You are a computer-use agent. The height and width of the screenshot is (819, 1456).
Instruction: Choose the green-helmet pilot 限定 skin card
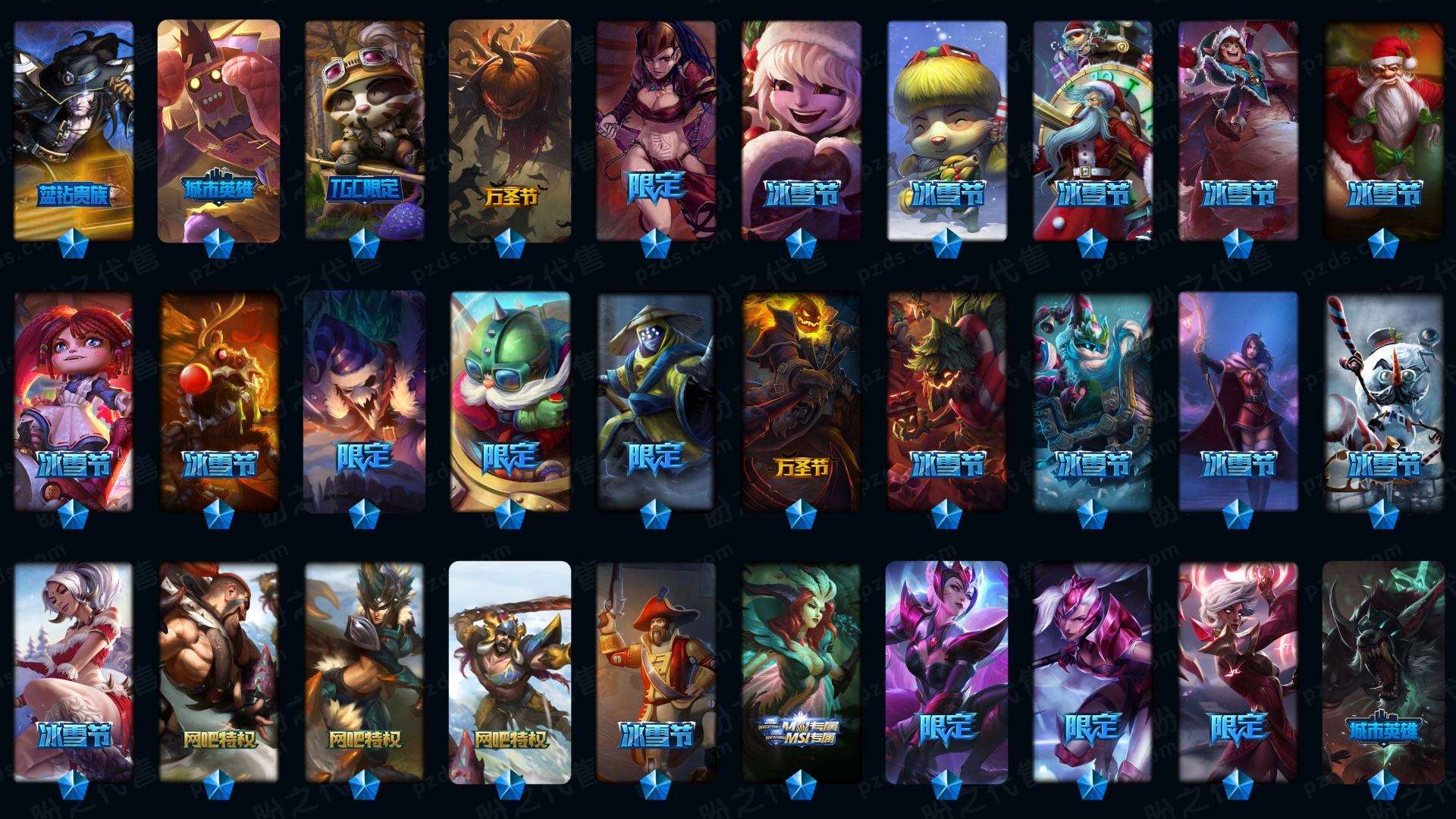tap(510, 402)
